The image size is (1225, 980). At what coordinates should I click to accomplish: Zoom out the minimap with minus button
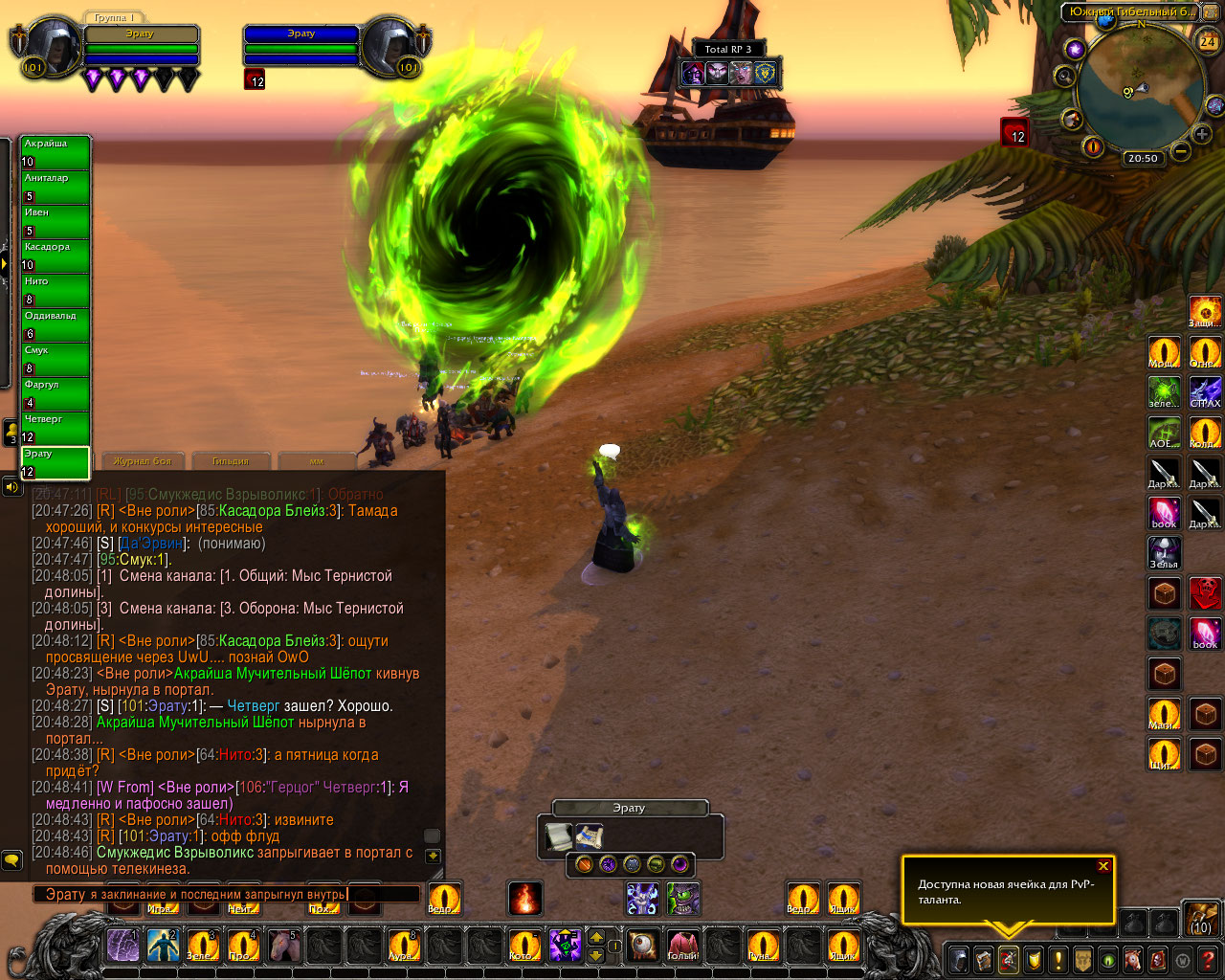pos(1181,151)
